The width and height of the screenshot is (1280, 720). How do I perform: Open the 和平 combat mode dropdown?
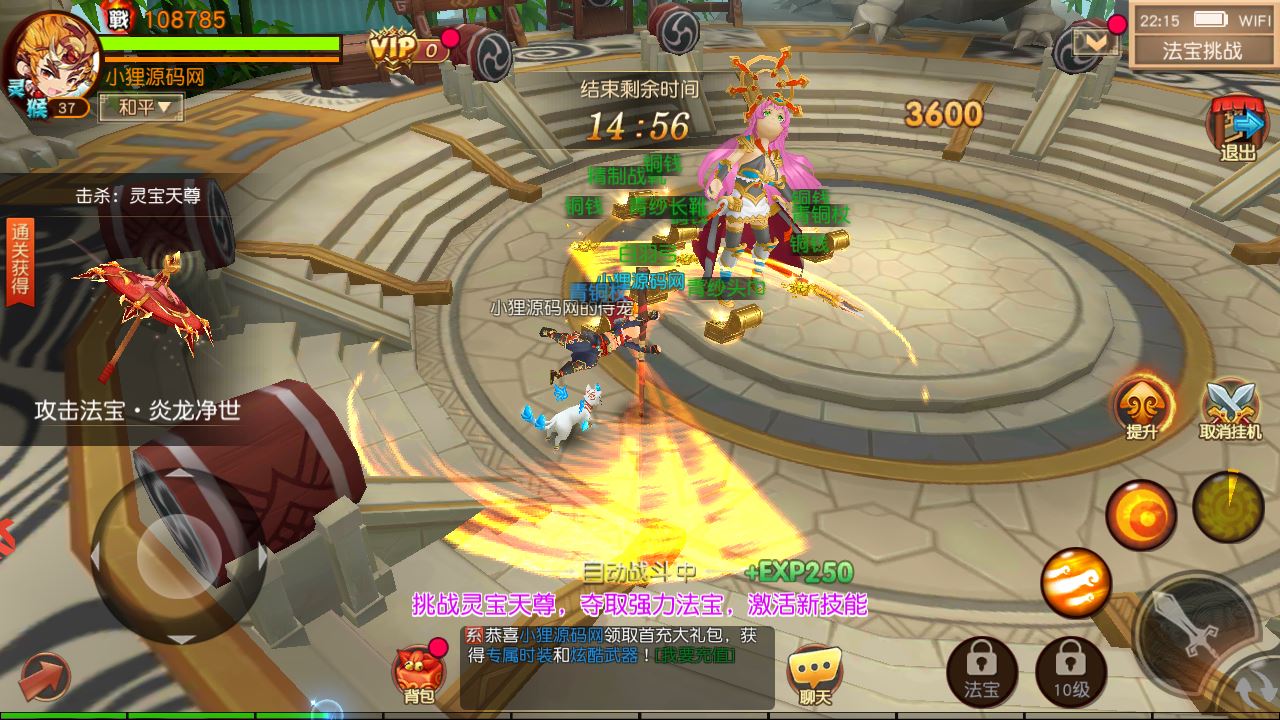[141, 107]
